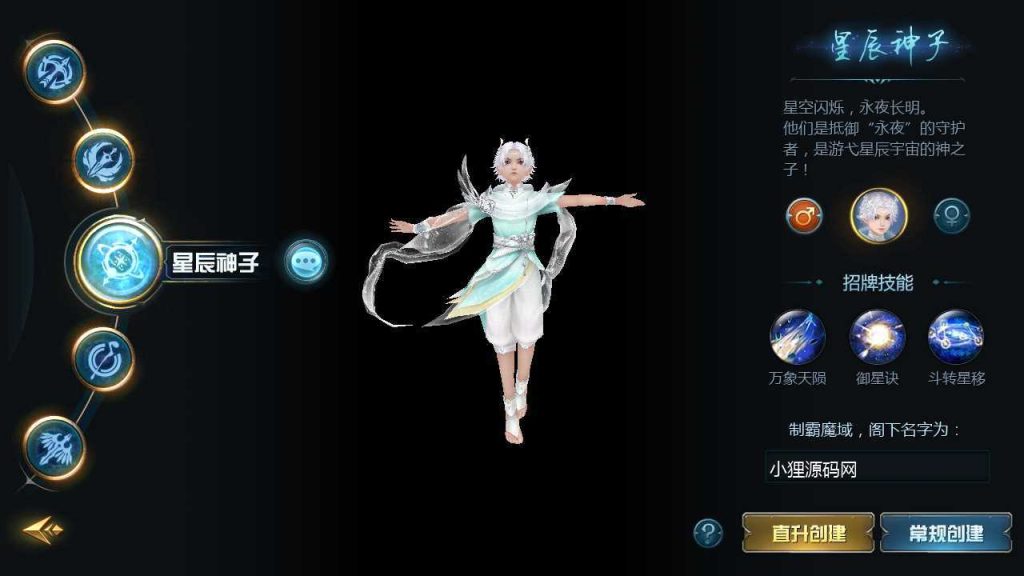The image size is (1024, 576).
Task: Choose the winged sword class icon
Action: 54,447
